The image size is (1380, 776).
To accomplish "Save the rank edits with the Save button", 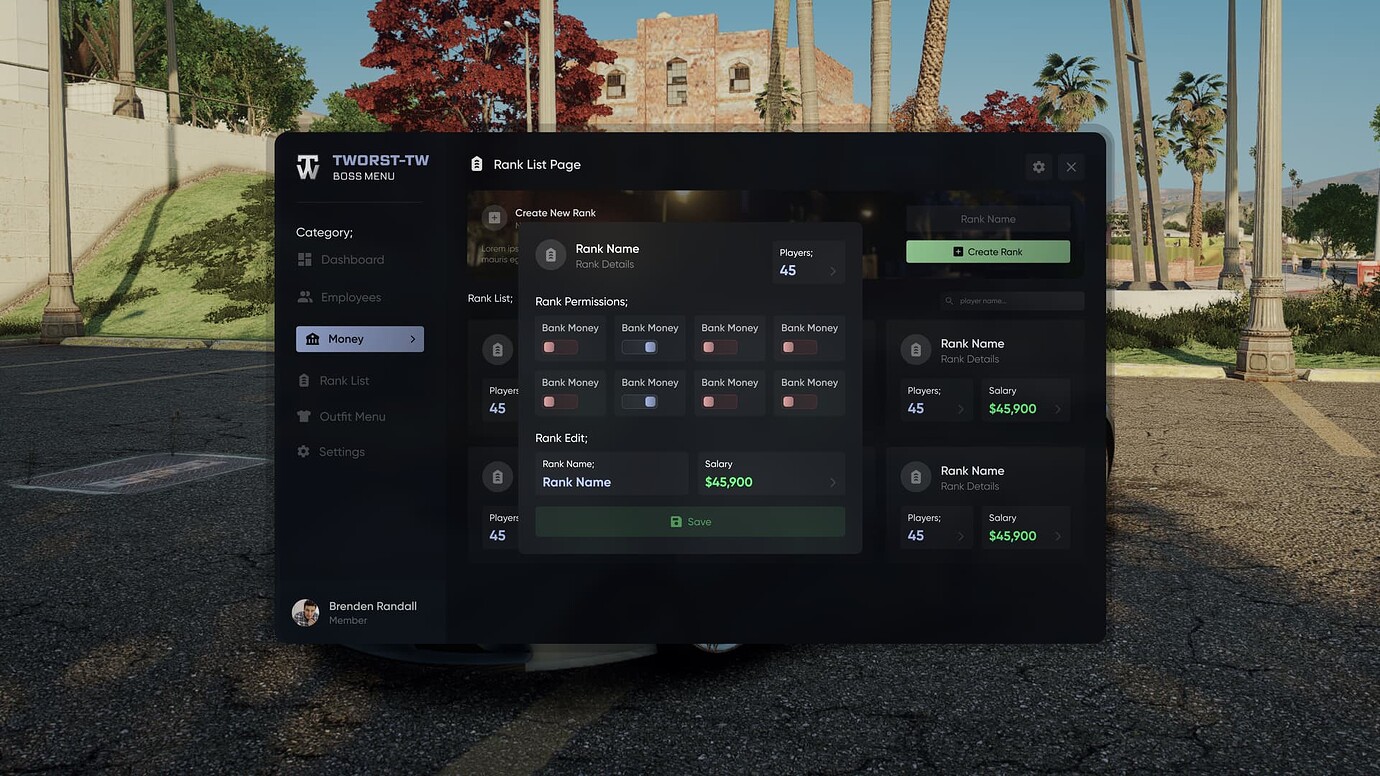I will [690, 522].
